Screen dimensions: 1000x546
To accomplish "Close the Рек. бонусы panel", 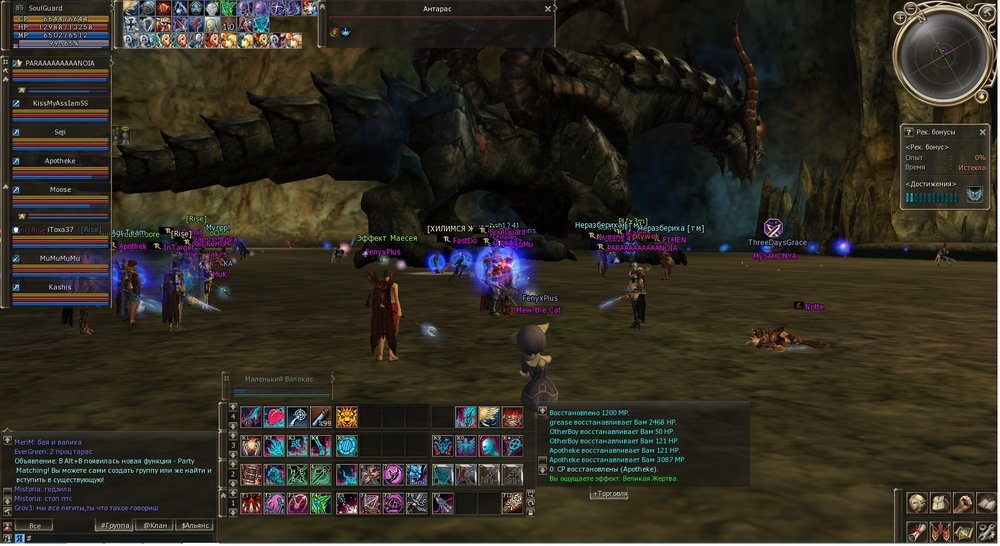I will coord(984,131).
